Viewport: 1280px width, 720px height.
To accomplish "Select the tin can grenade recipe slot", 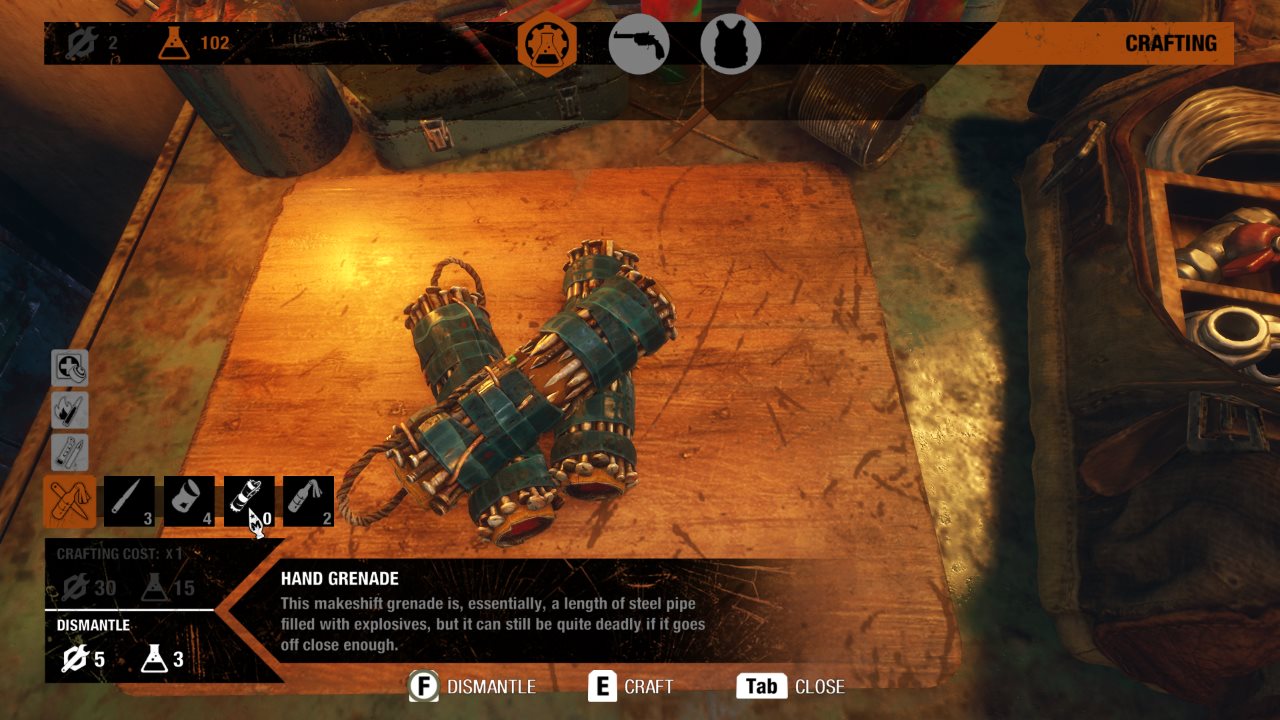I will point(189,500).
